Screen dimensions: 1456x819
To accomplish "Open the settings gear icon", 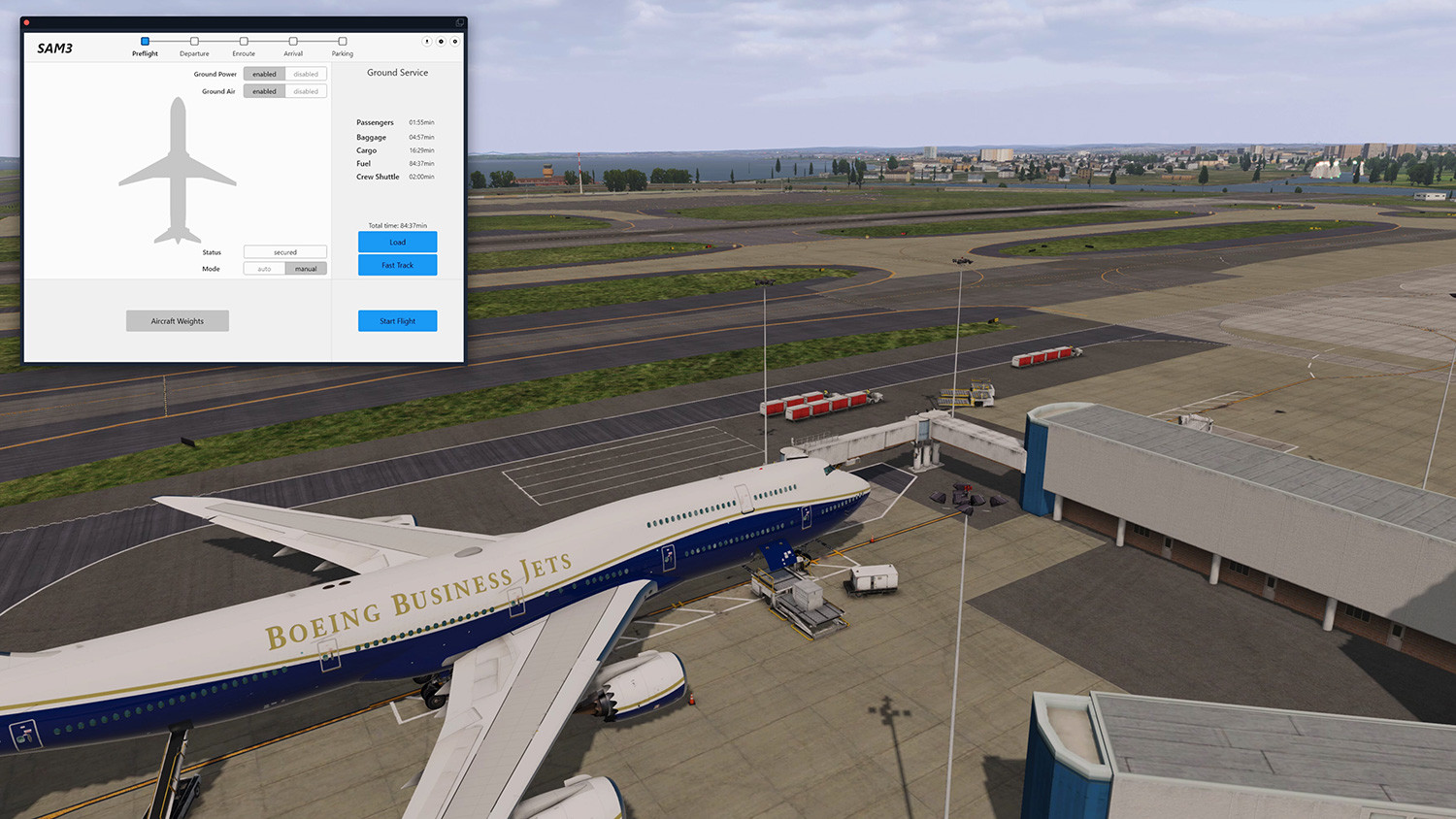I will (x=441, y=42).
